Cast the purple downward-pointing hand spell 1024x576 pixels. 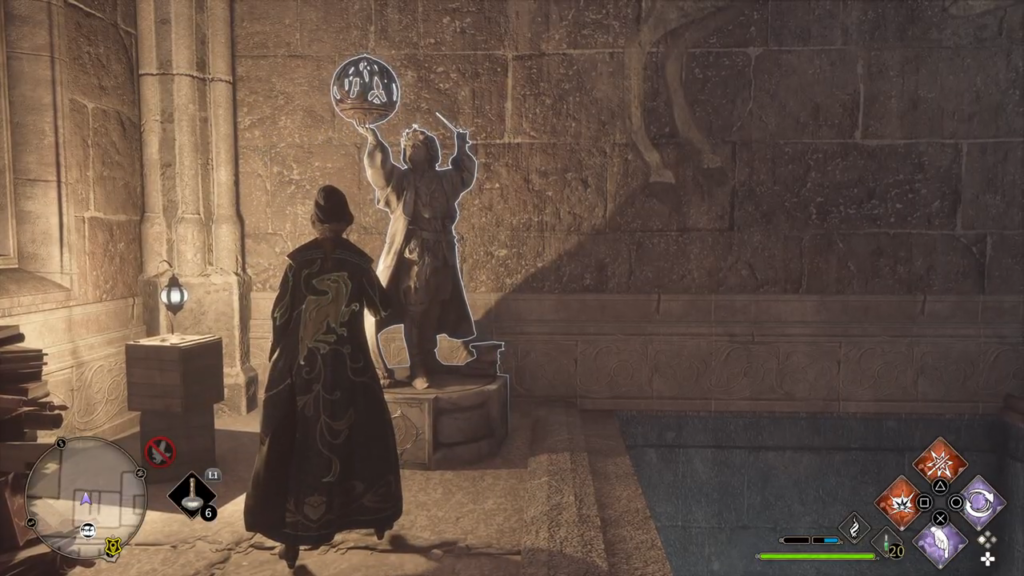tap(940, 542)
